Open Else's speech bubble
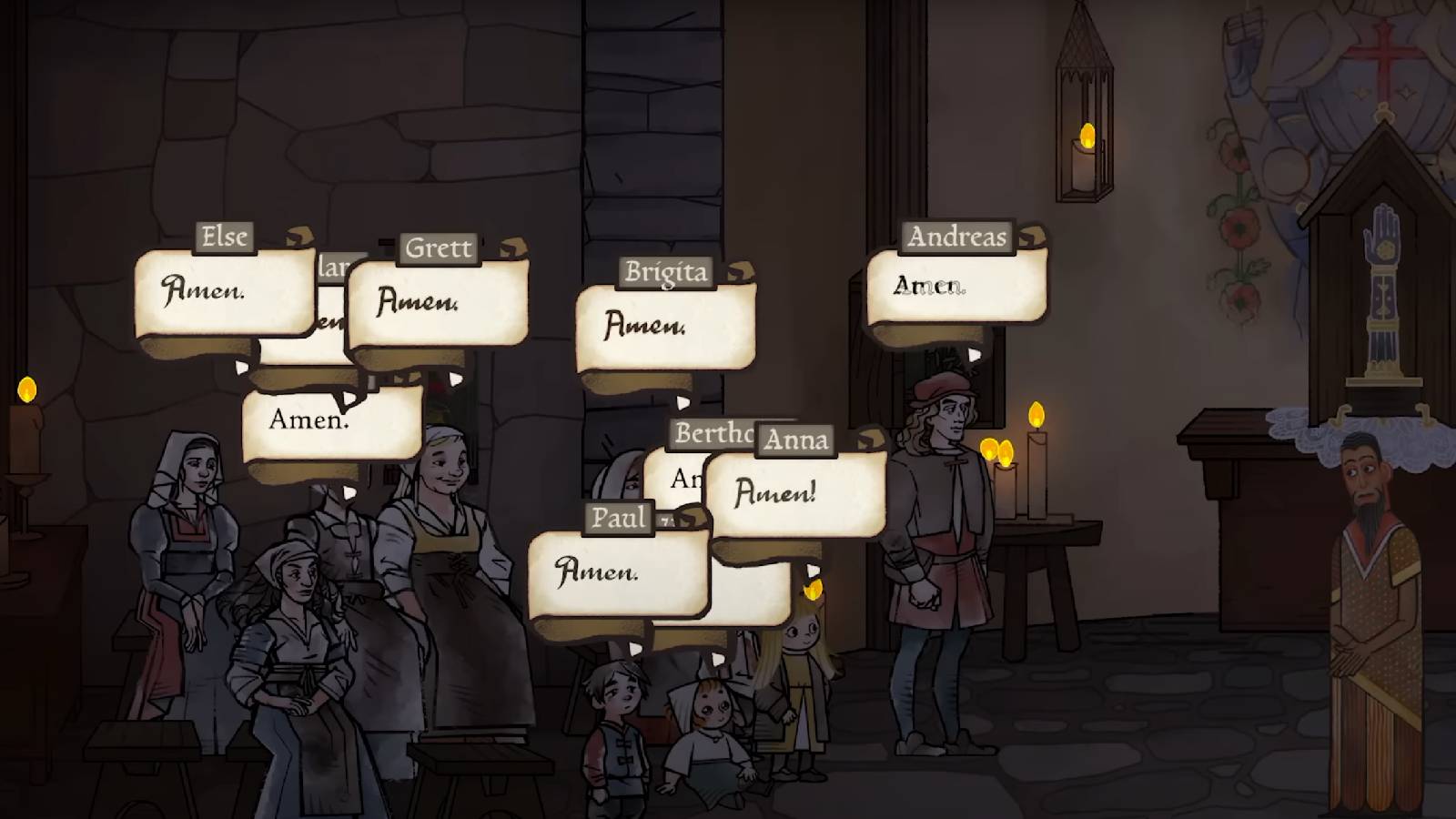This screenshot has height=819, width=1456. 218,291
